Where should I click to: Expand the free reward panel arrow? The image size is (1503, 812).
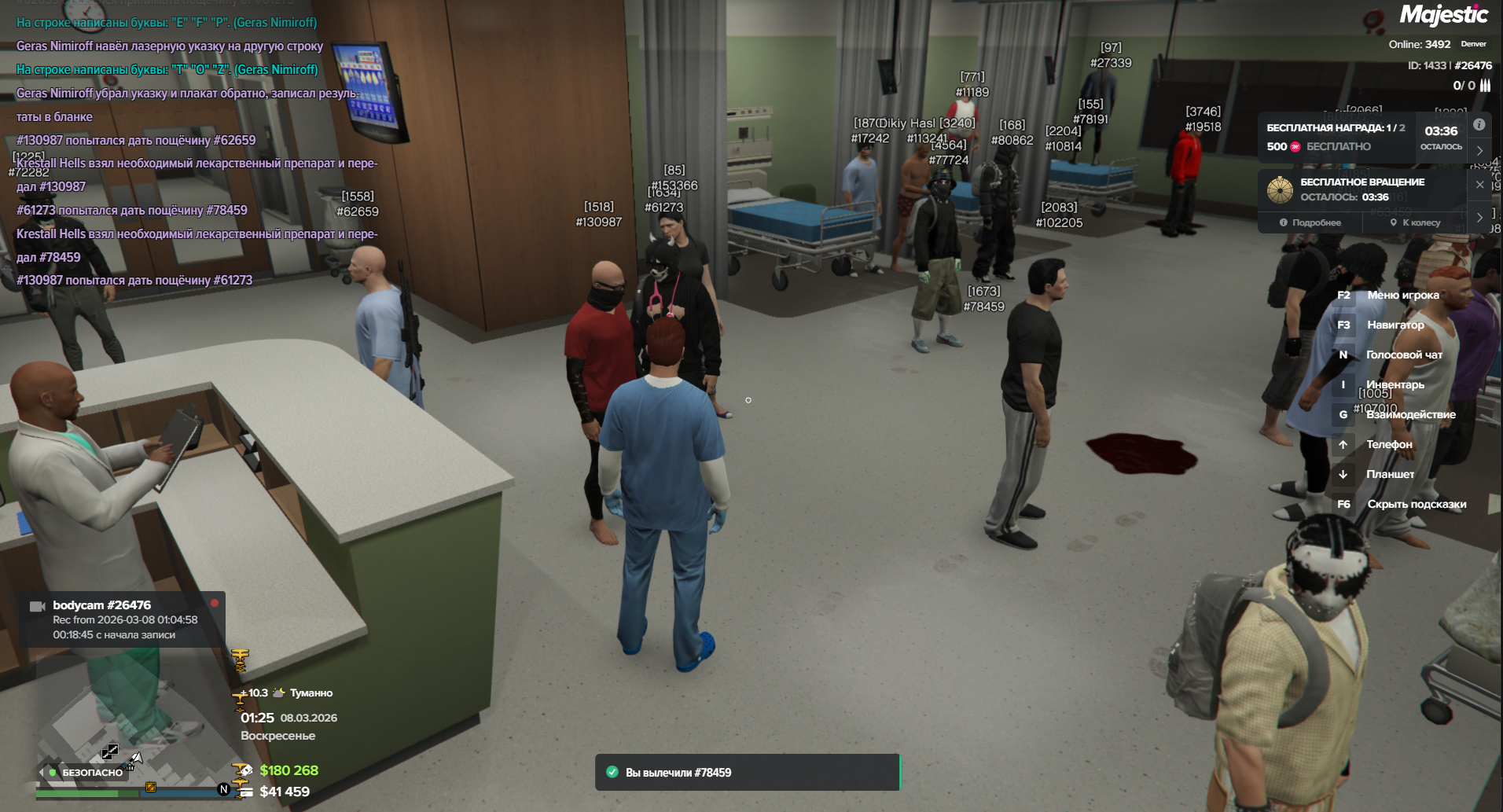(1479, 150)
